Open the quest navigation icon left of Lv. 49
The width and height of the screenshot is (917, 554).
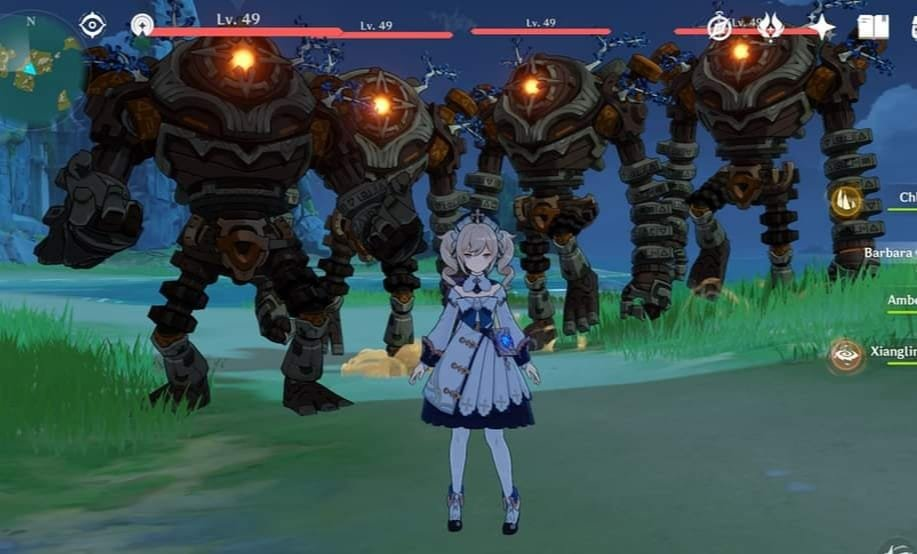coord(142,25)
